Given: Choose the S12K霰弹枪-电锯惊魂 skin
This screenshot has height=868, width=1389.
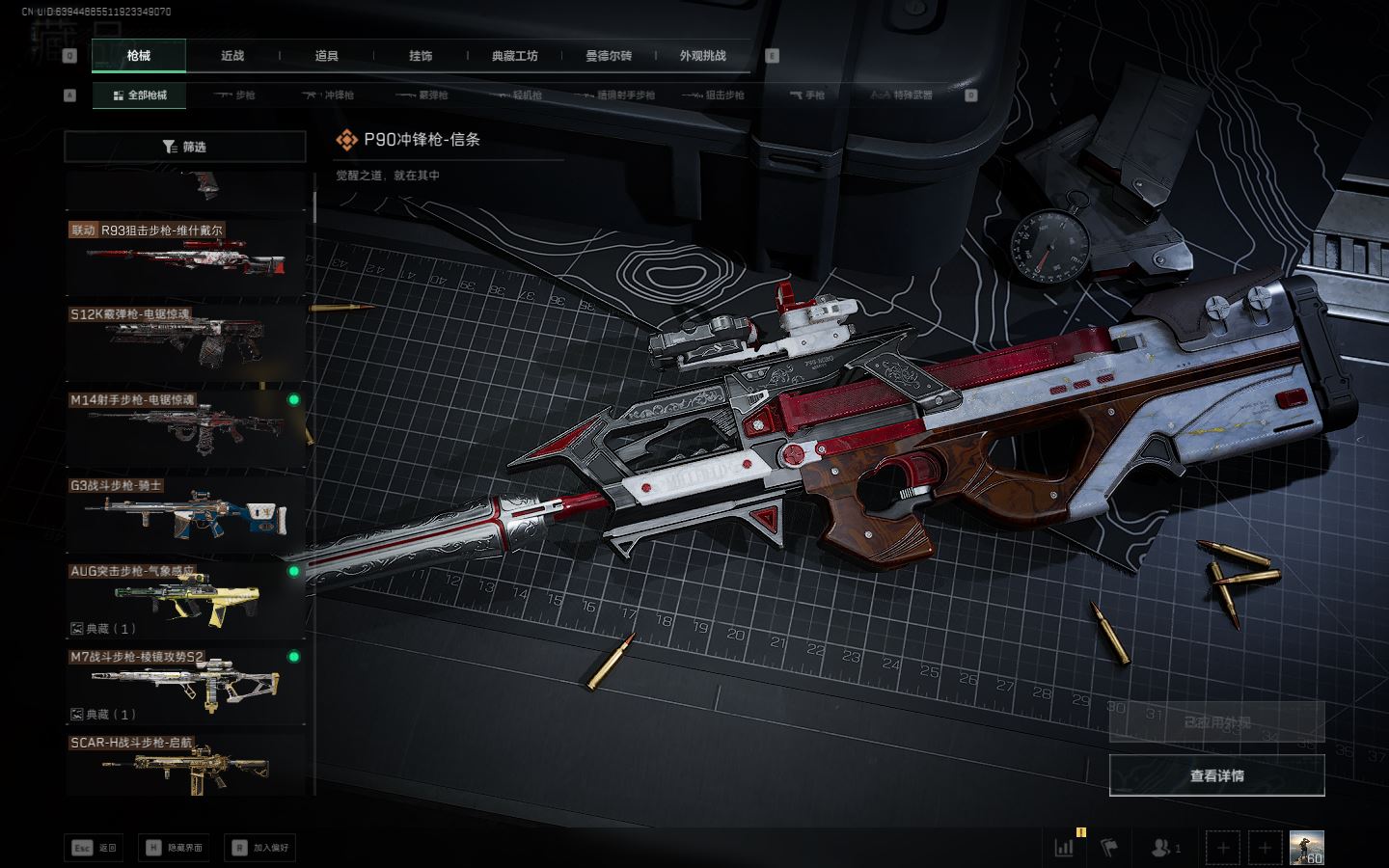Looking at the screenshot, I should 185,341.
